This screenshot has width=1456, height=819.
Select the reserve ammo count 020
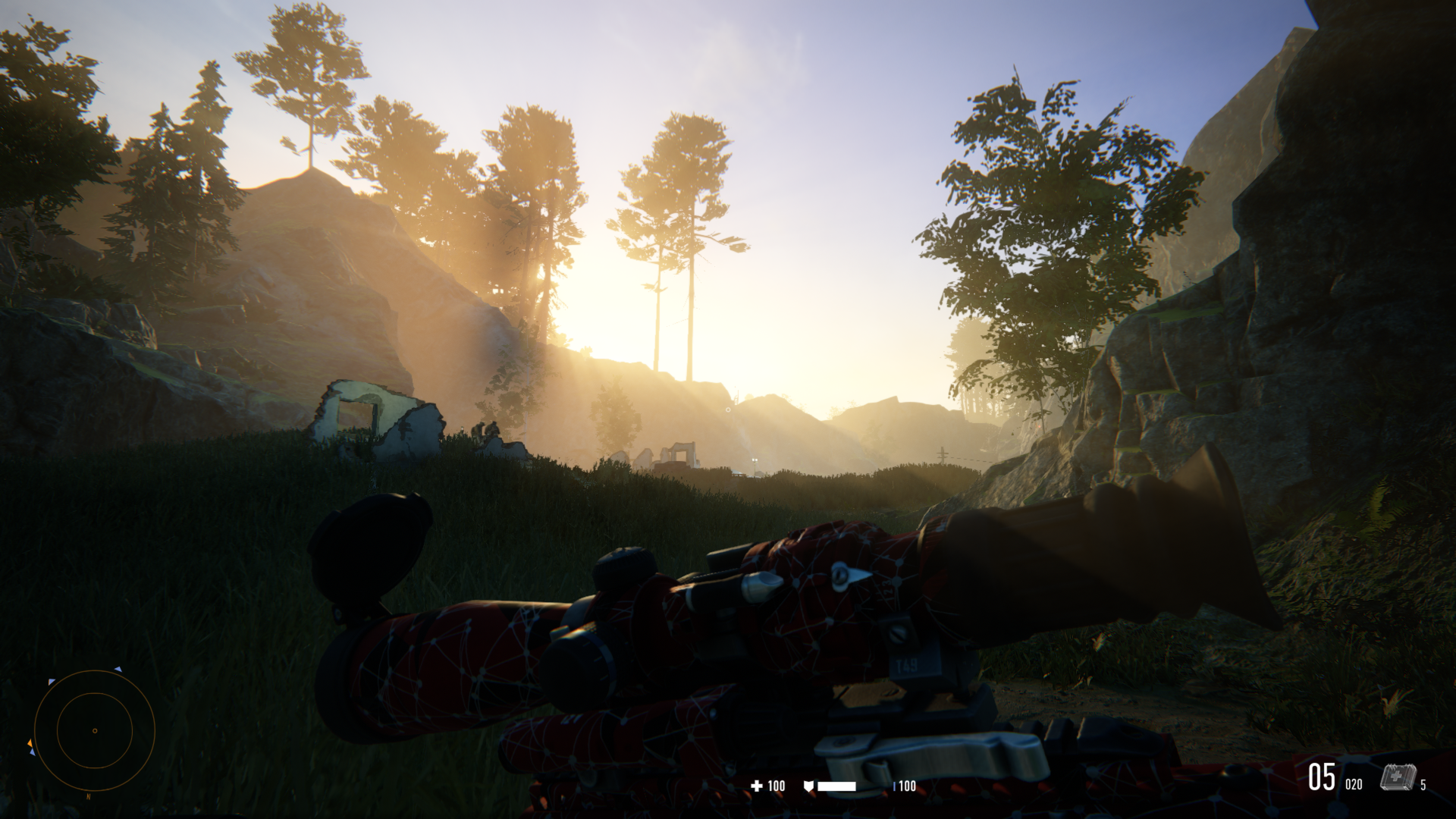pos(1354,783)
